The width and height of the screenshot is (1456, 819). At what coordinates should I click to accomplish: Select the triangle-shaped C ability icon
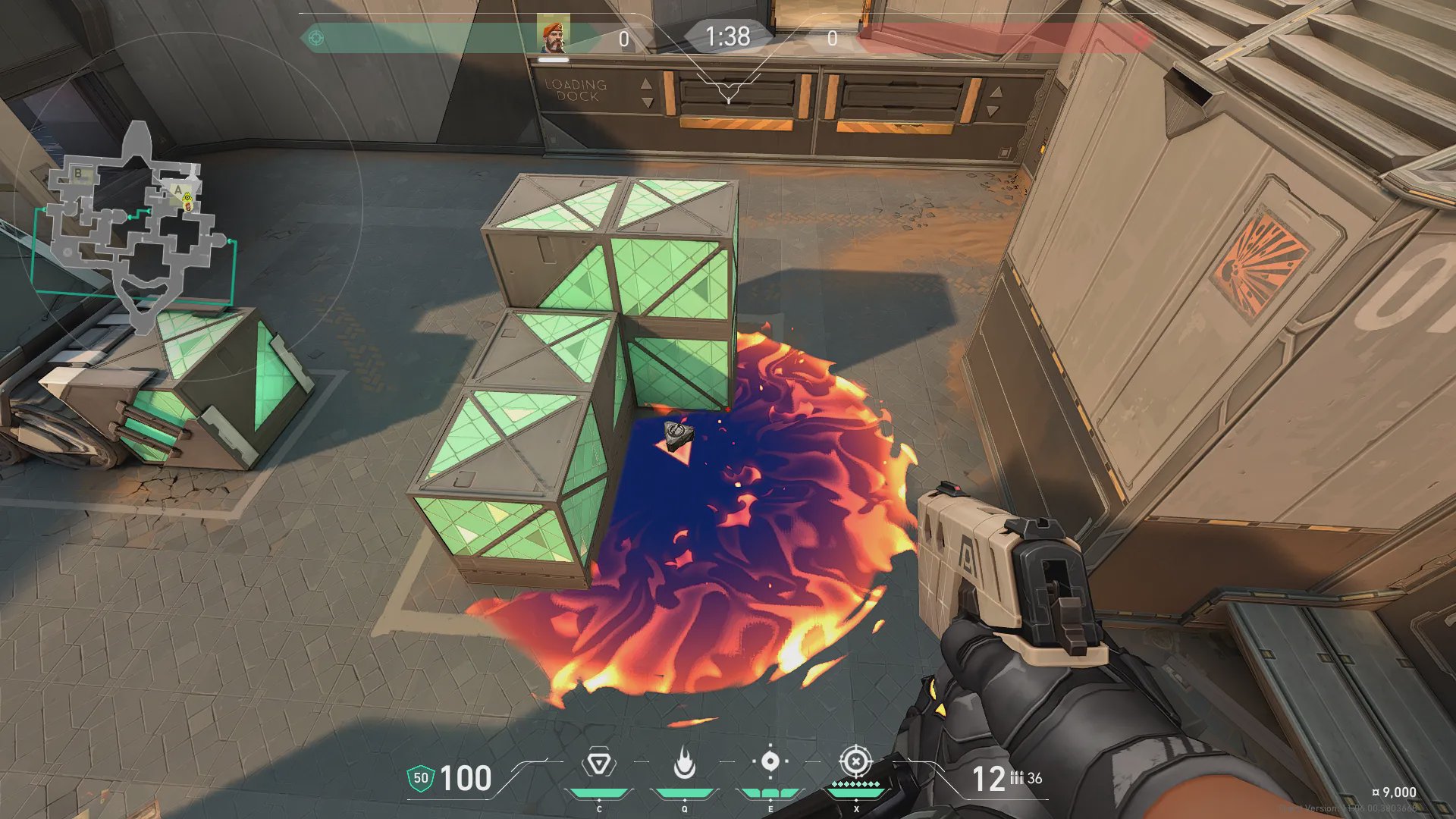(x=598, y=763)
